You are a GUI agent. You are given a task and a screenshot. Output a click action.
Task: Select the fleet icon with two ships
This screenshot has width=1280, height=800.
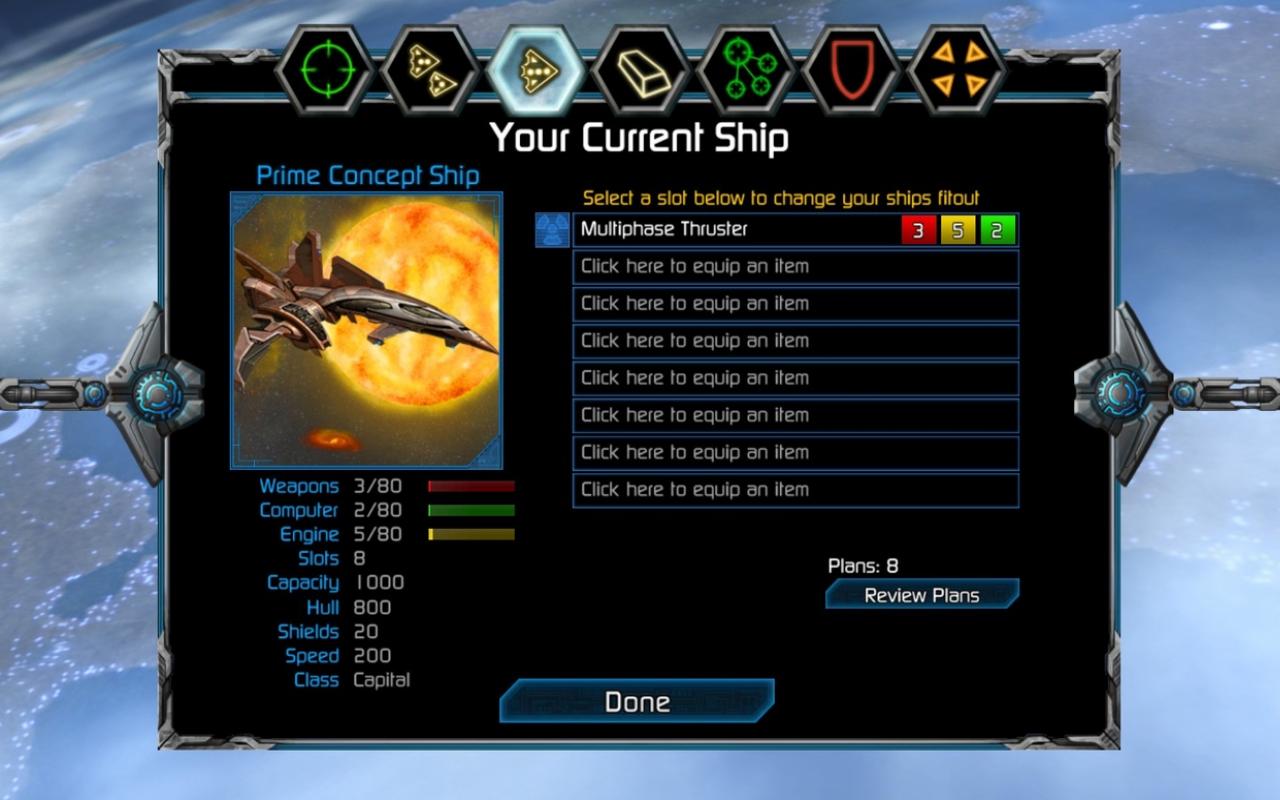click(x=430, y=71)
